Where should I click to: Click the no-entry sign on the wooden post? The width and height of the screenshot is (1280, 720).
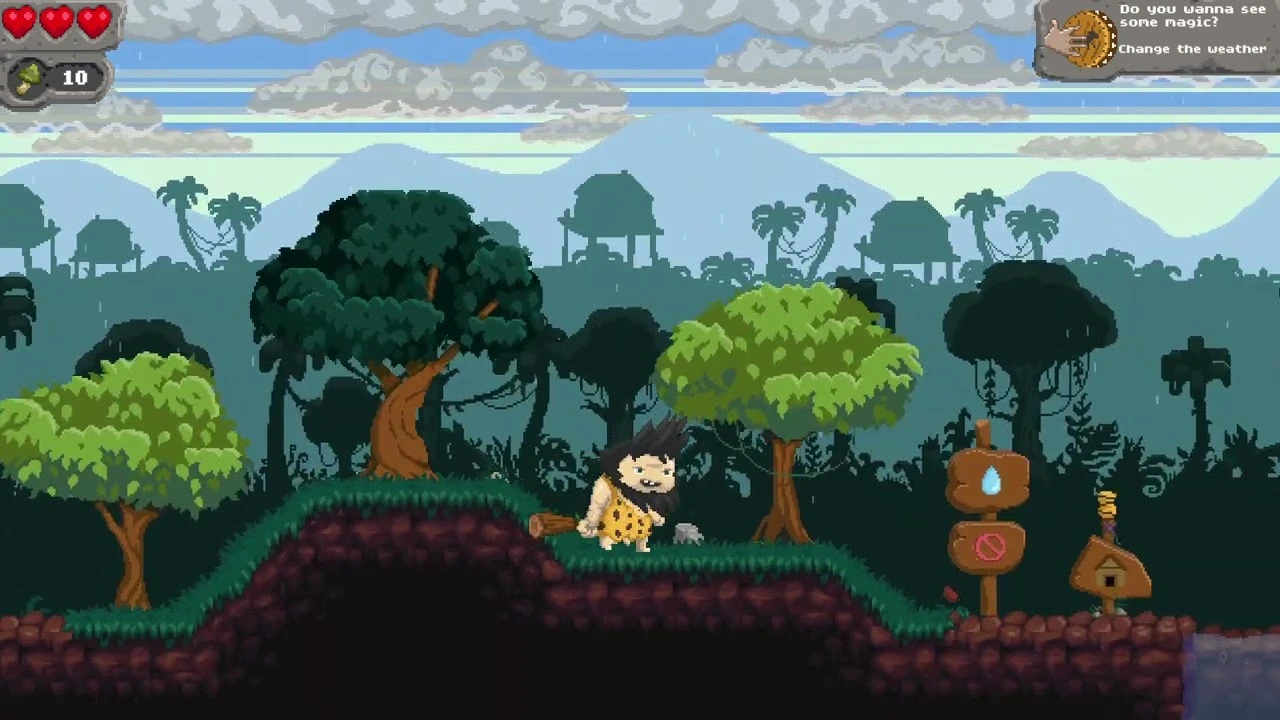pos(991,546)
